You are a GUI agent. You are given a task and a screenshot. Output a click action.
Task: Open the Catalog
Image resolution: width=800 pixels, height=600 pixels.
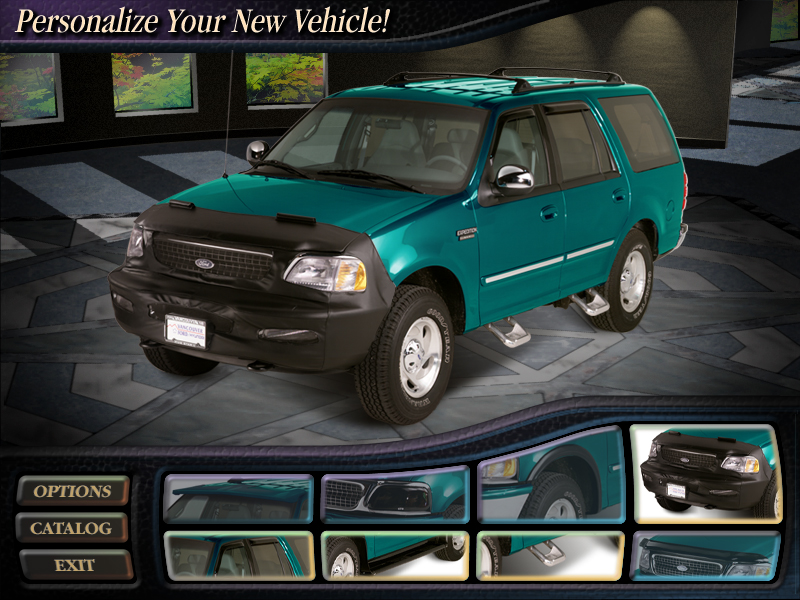[x=71, y=528]
